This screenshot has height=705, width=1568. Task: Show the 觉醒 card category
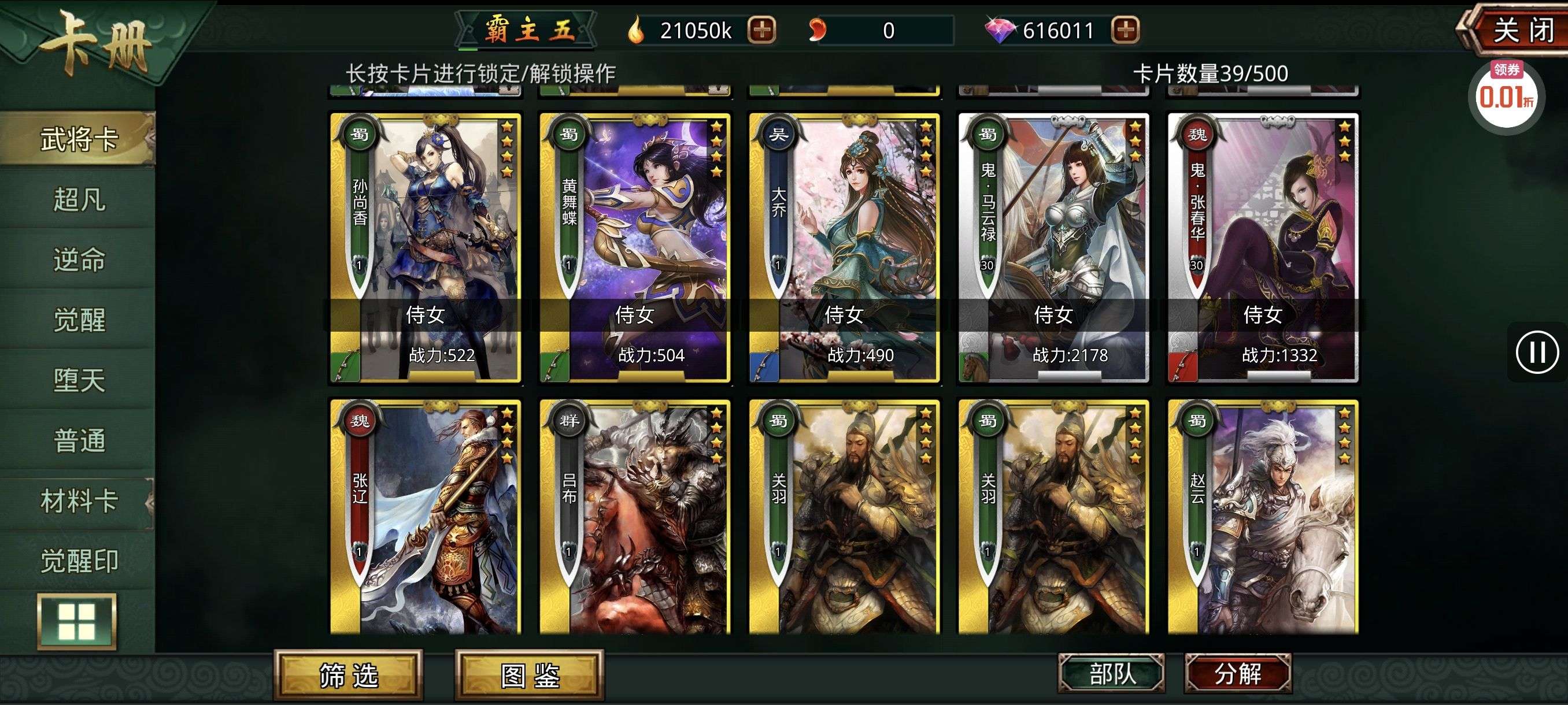click(x=79, y=320)
